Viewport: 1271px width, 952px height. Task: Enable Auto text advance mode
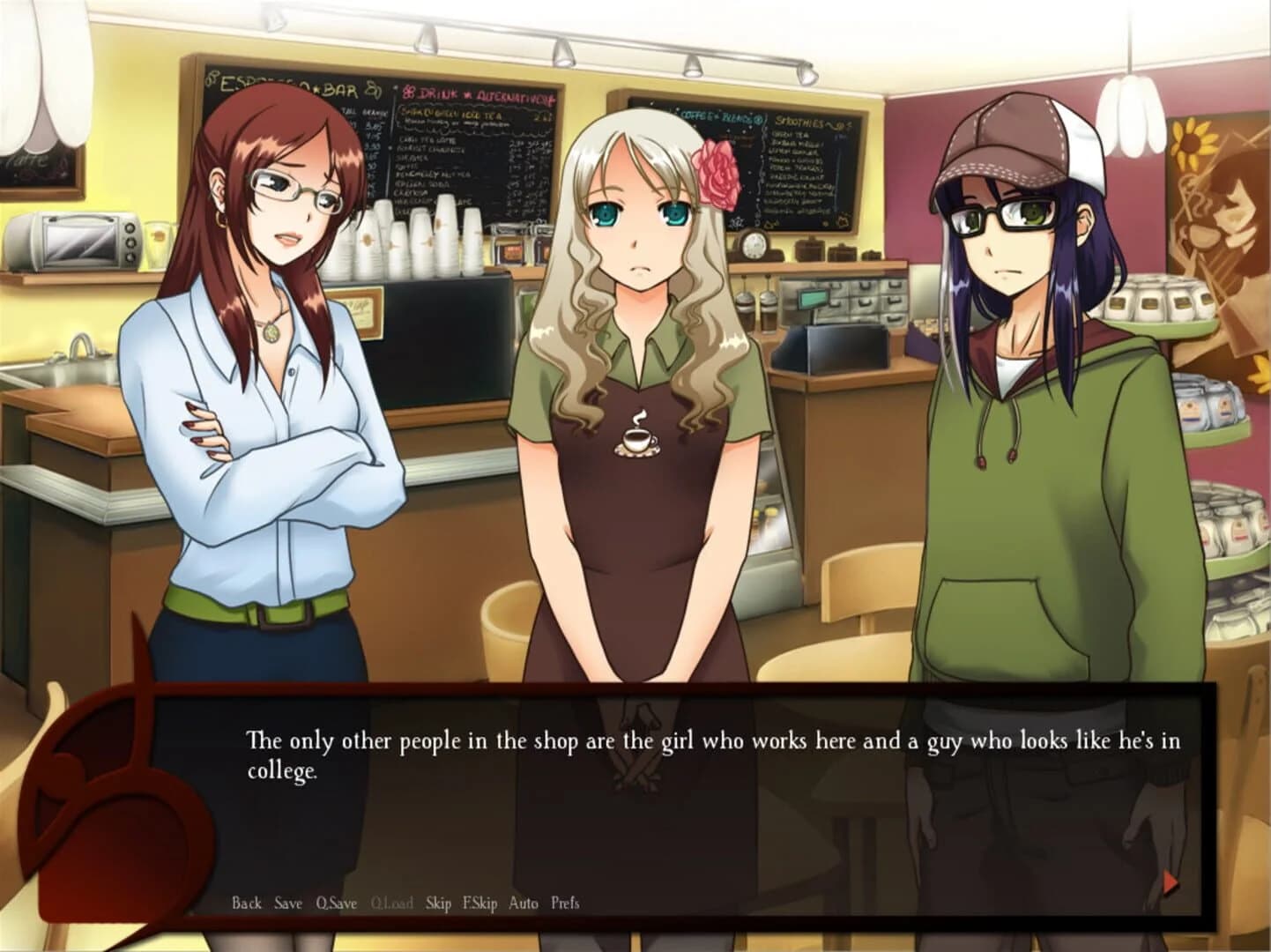click(524, 904)
